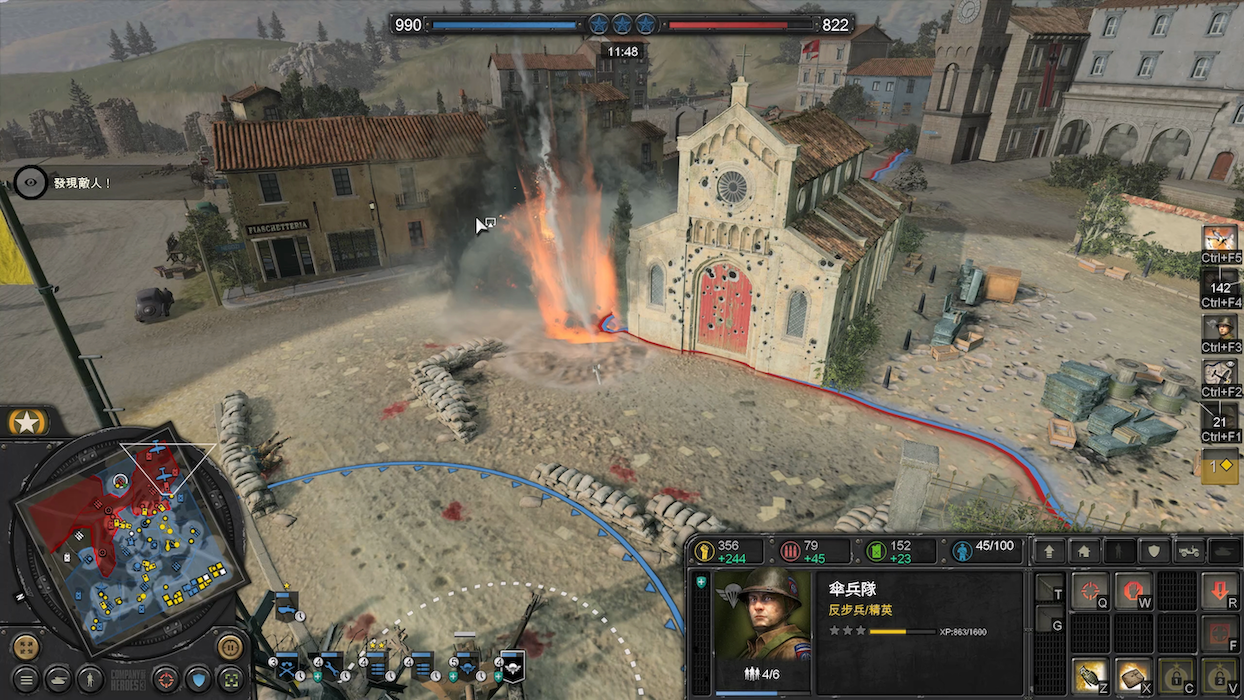Click the blue shield minimap button

click(x=199, y=679)
